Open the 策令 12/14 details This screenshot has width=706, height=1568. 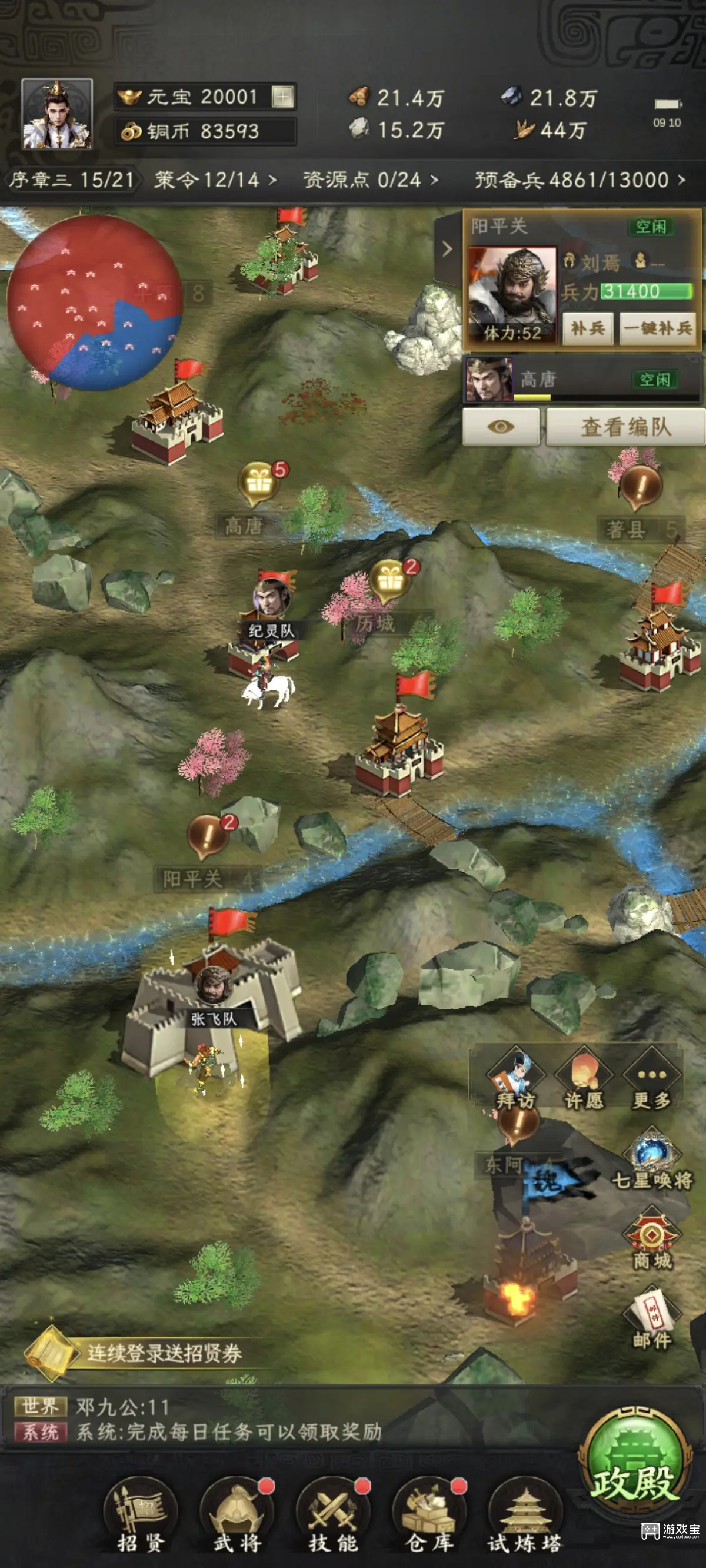coord(215,180)
